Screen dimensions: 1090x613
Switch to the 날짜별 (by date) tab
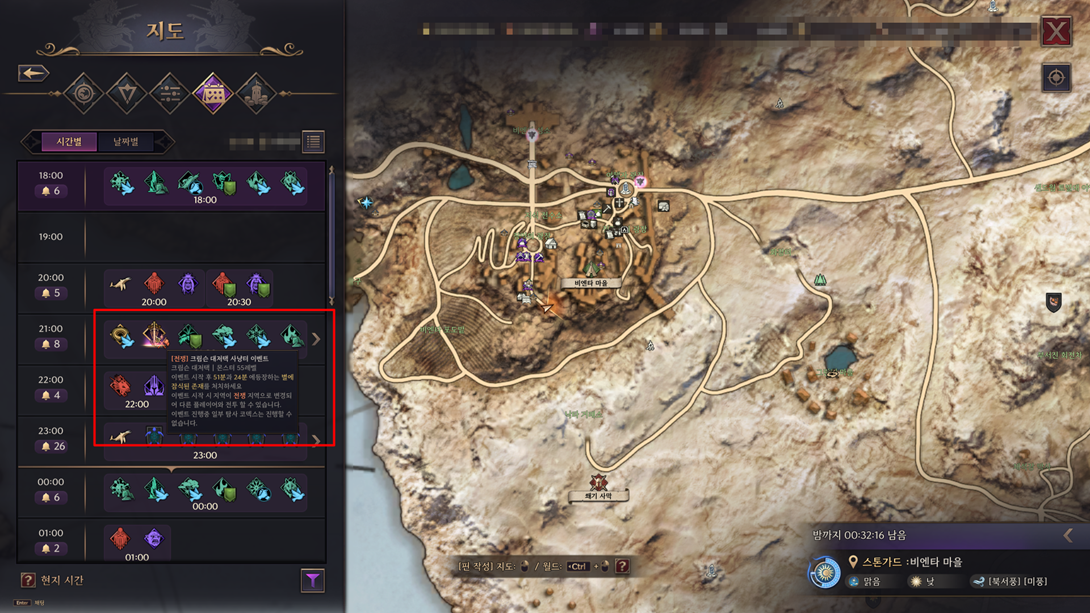click(126, 142)
